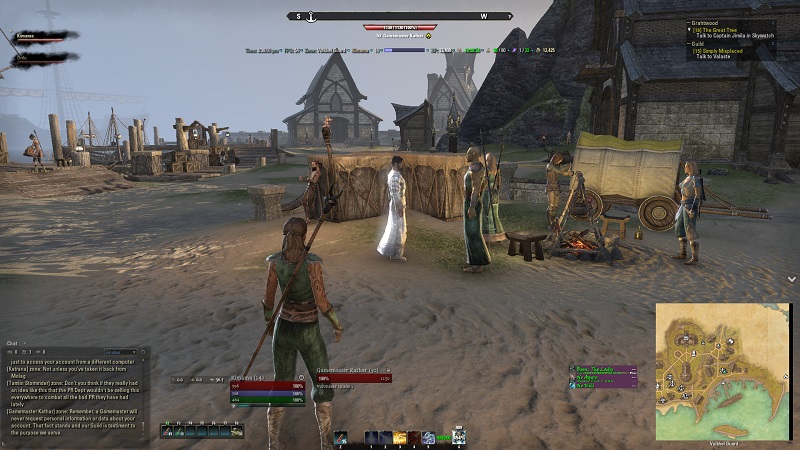The image size is (800, 450).
Task: Activate the ultimate ability slot
Action: pos(458,437)
